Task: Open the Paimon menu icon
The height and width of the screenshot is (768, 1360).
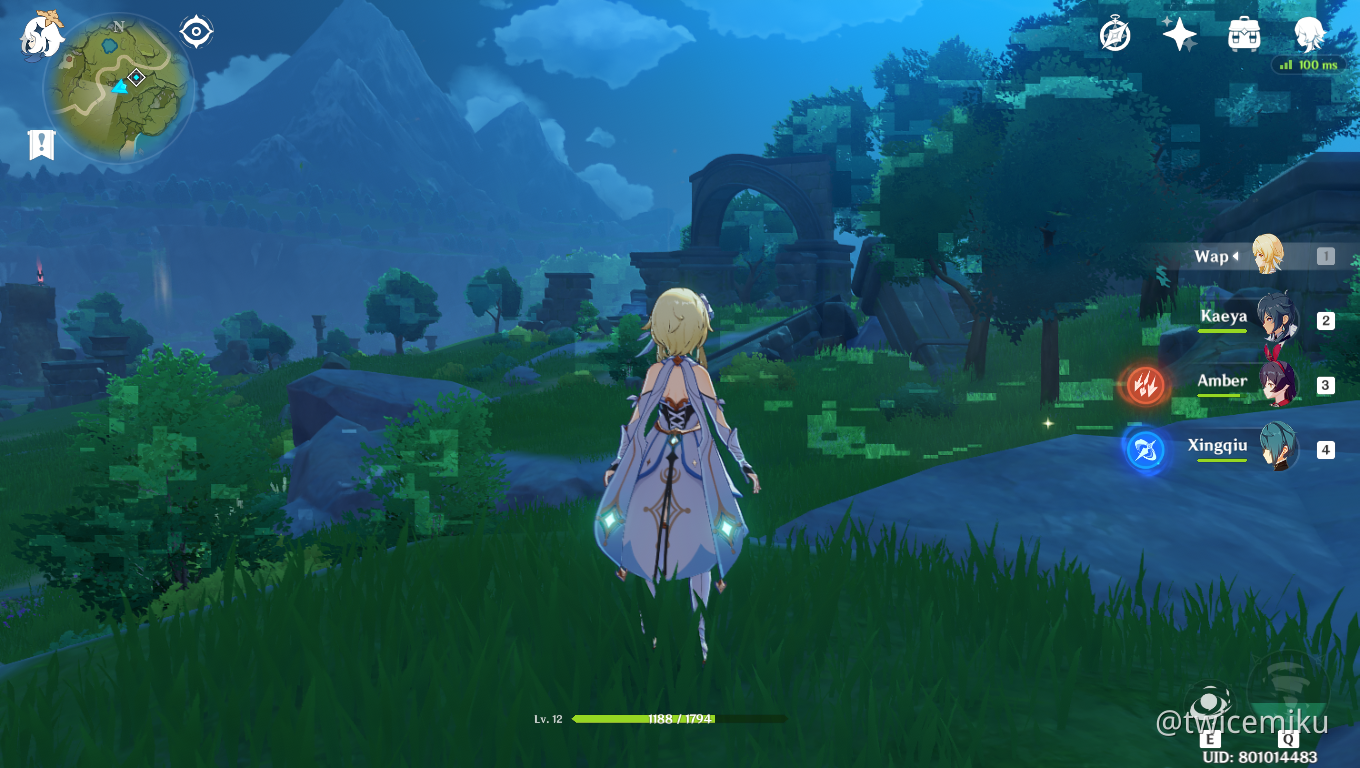Action: pyautogui.click(x=42, y=35)
